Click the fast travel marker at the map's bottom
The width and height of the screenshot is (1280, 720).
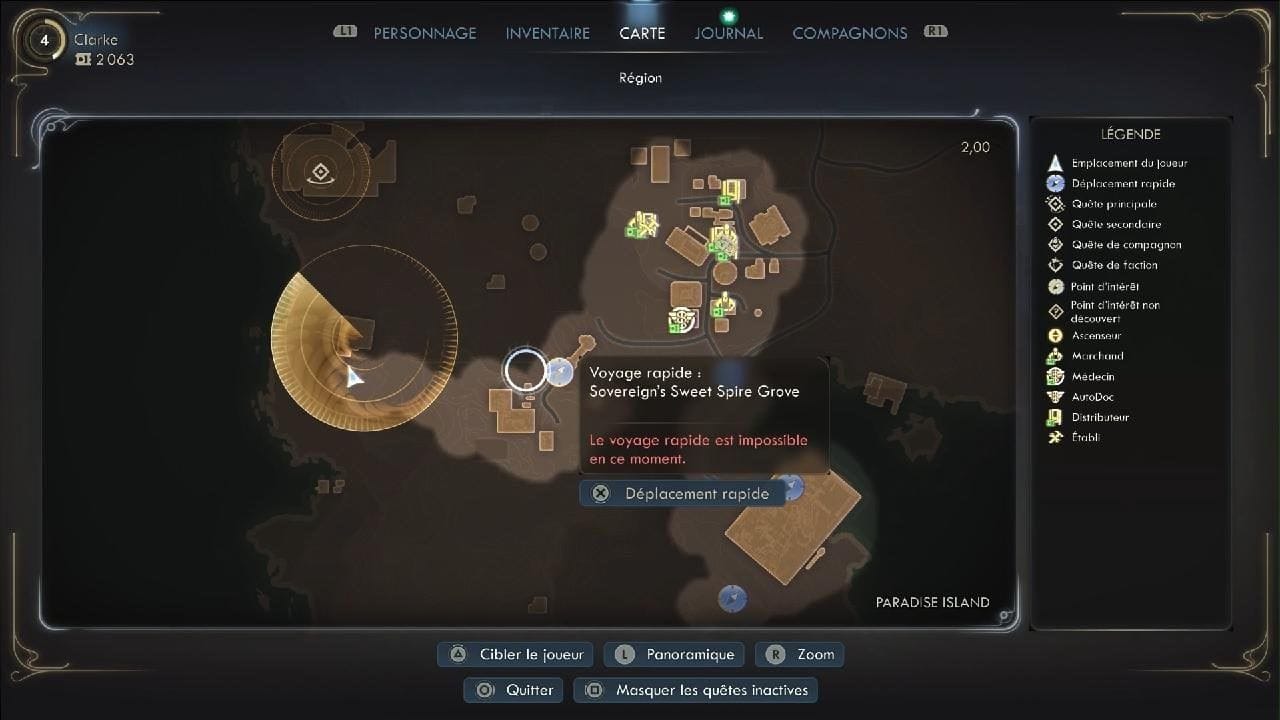(733, 598)
